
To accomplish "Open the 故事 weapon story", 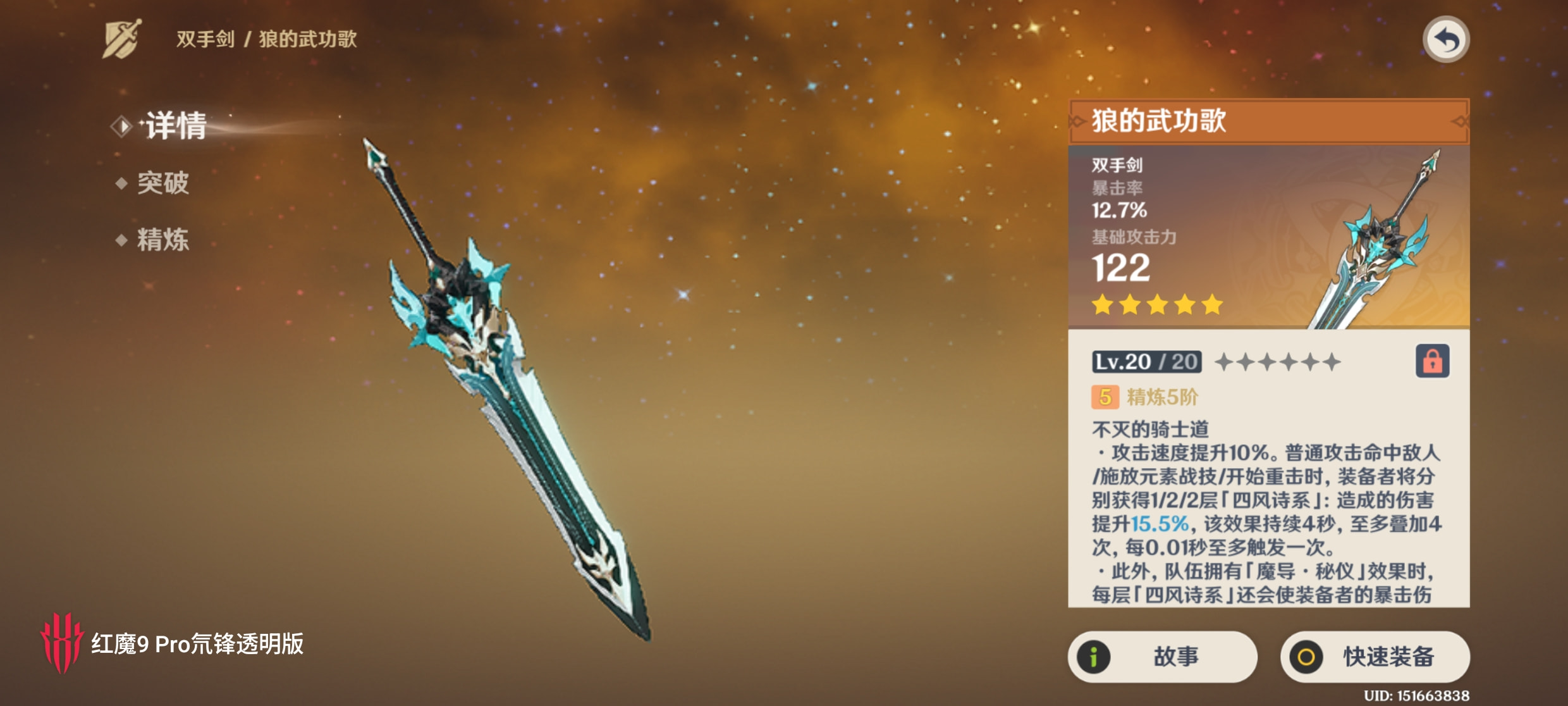I will (x=1162, y=657).
